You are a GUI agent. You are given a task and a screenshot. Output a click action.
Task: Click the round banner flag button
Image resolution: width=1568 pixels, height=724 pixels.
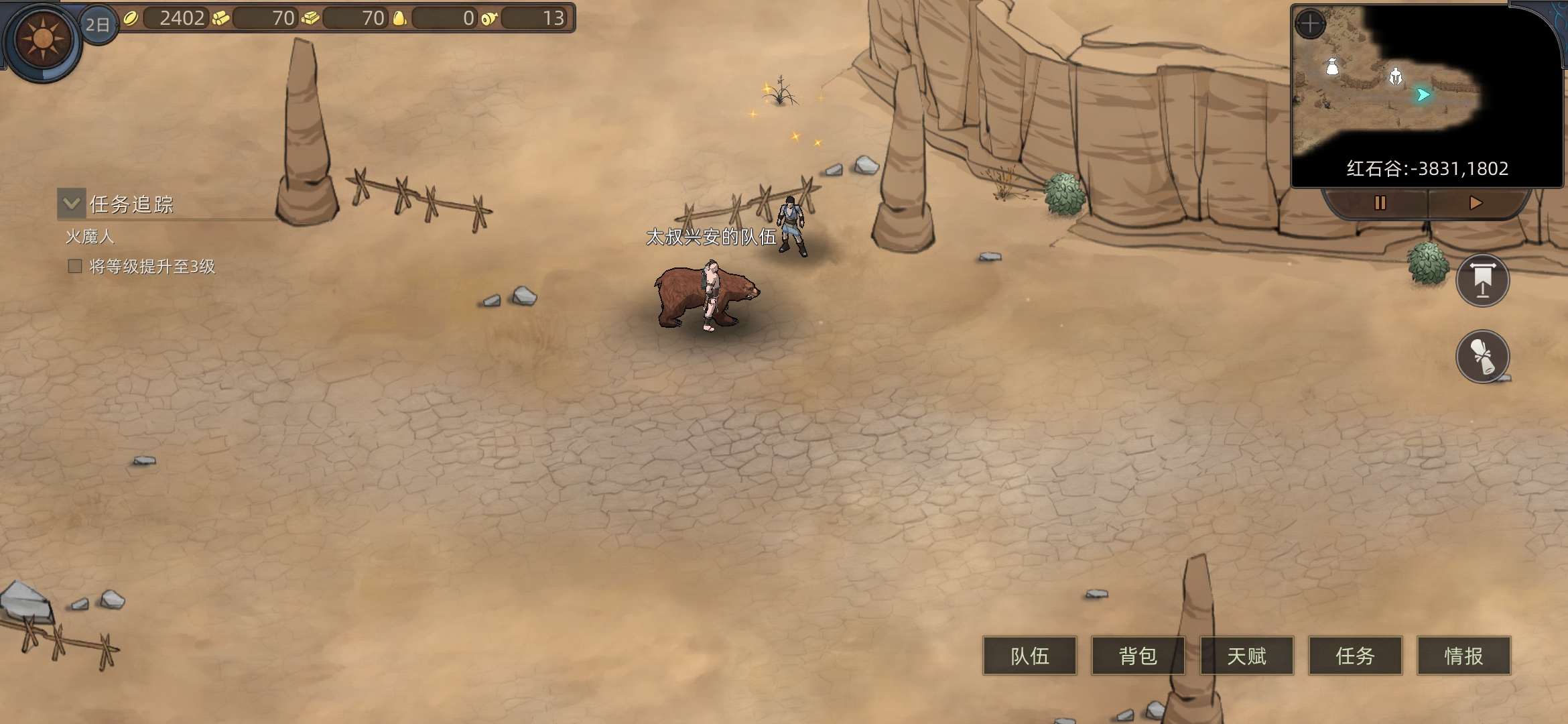click(1482, 280)
